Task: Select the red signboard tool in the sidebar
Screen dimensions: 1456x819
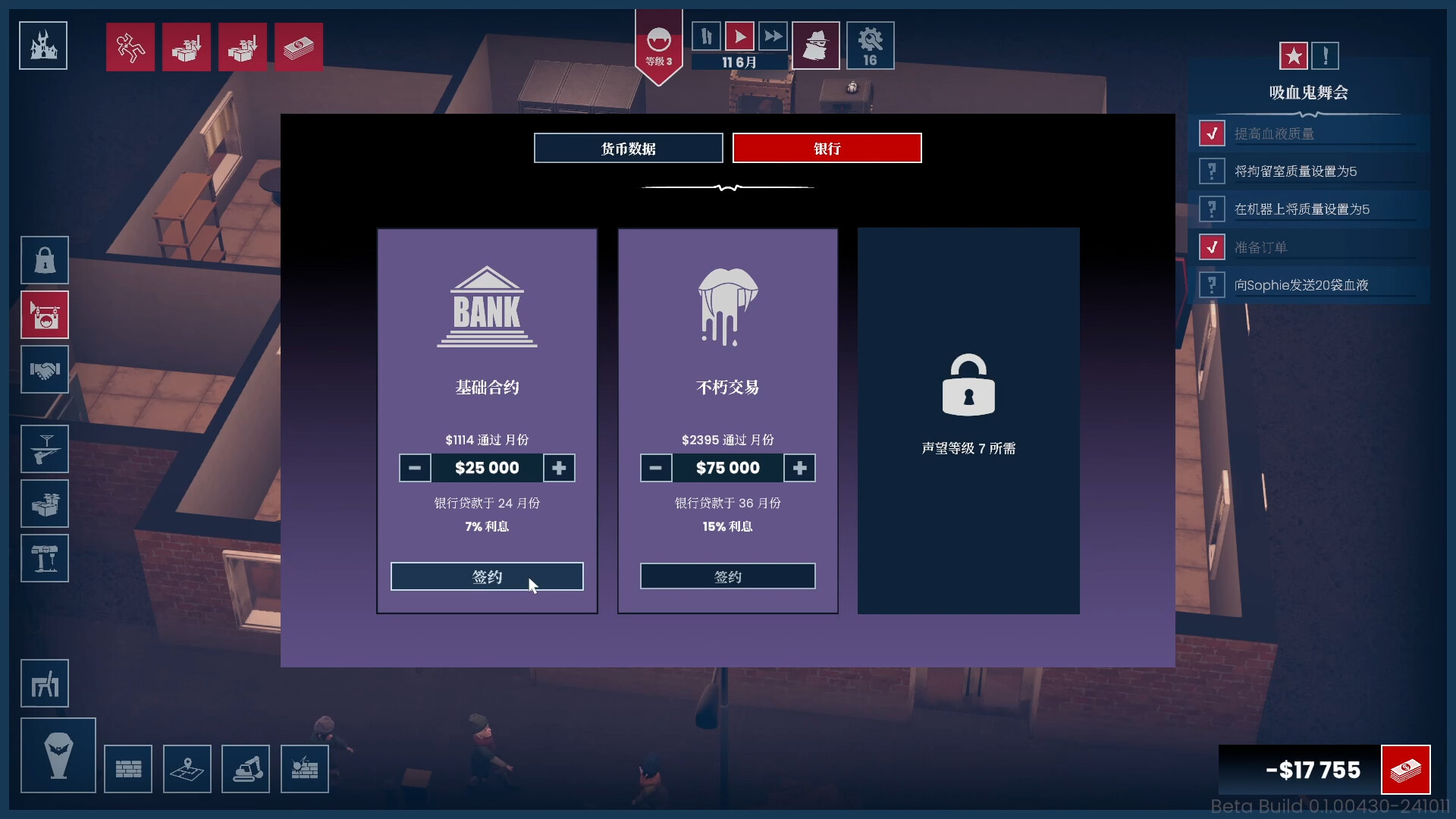Action: [44, 315]
